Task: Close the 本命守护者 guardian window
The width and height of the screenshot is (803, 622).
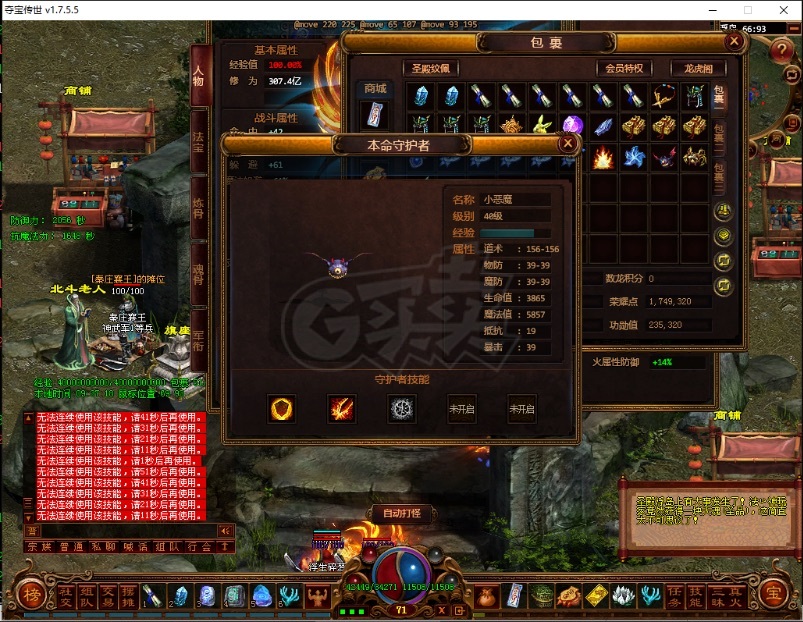Action: click(568, 143)
